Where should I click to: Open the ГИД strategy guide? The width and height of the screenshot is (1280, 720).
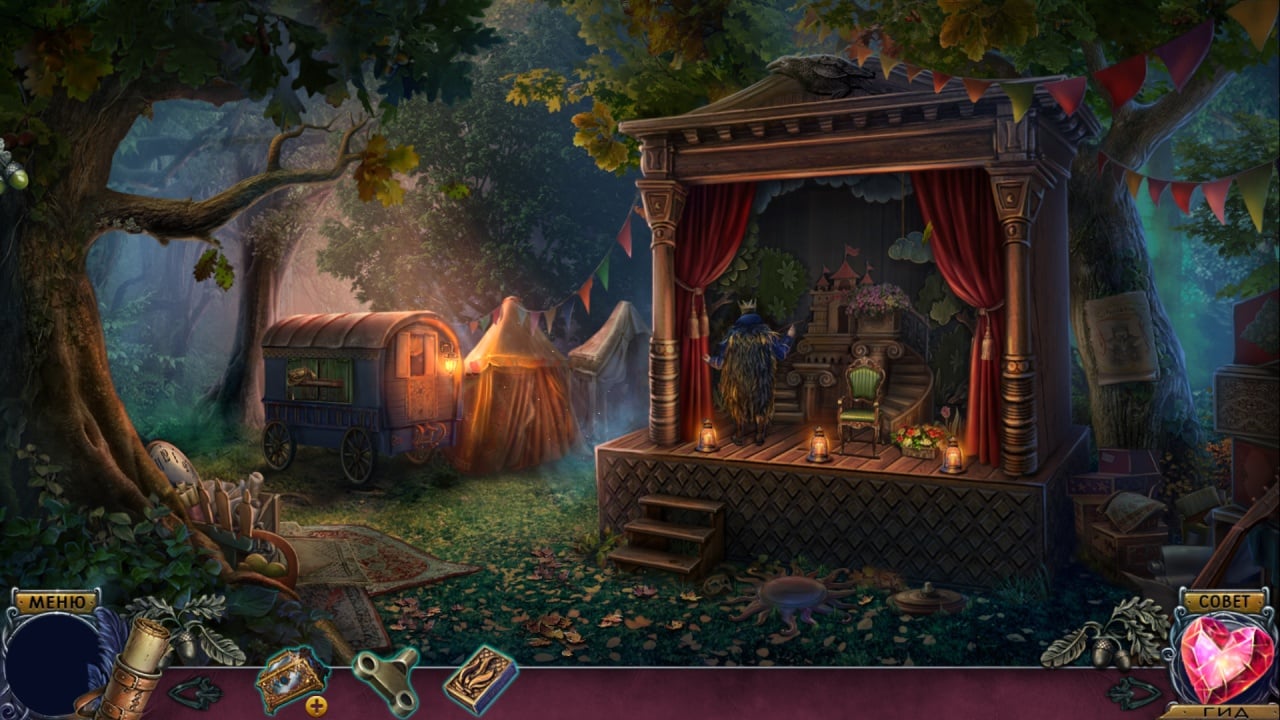point(1224,712)
